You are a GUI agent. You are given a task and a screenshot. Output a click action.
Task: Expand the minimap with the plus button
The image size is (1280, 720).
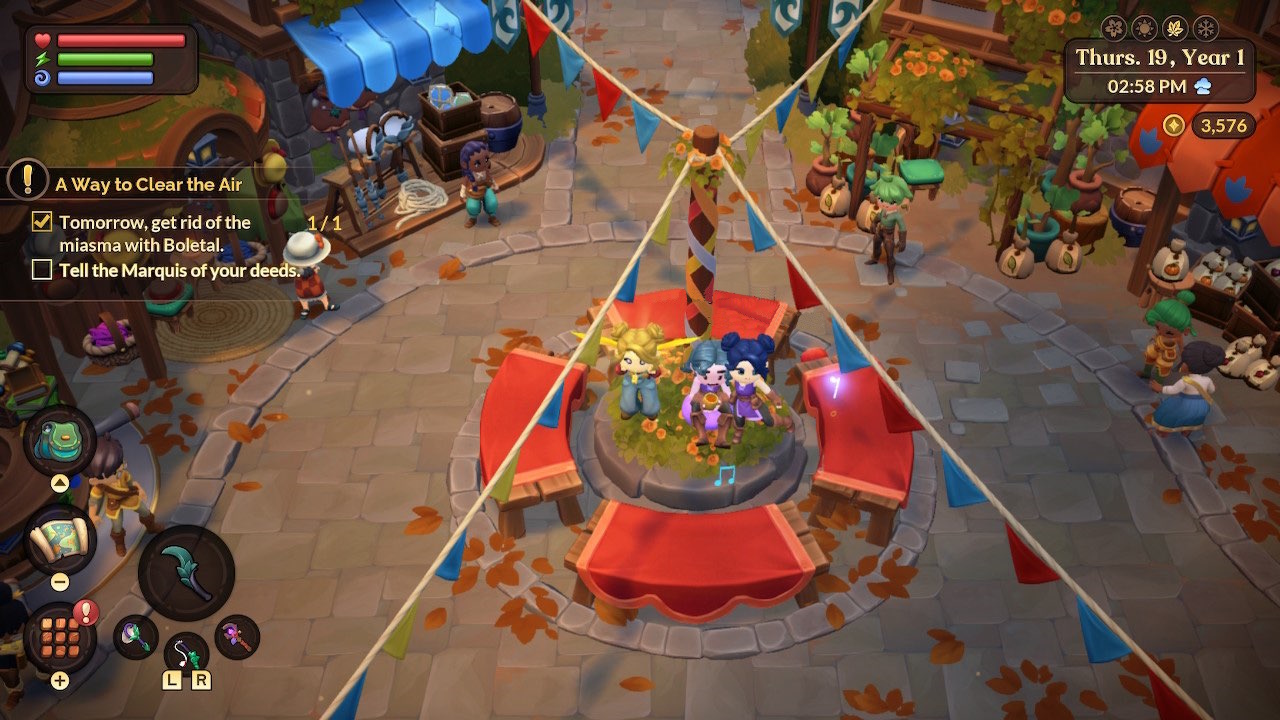point(59,680)
